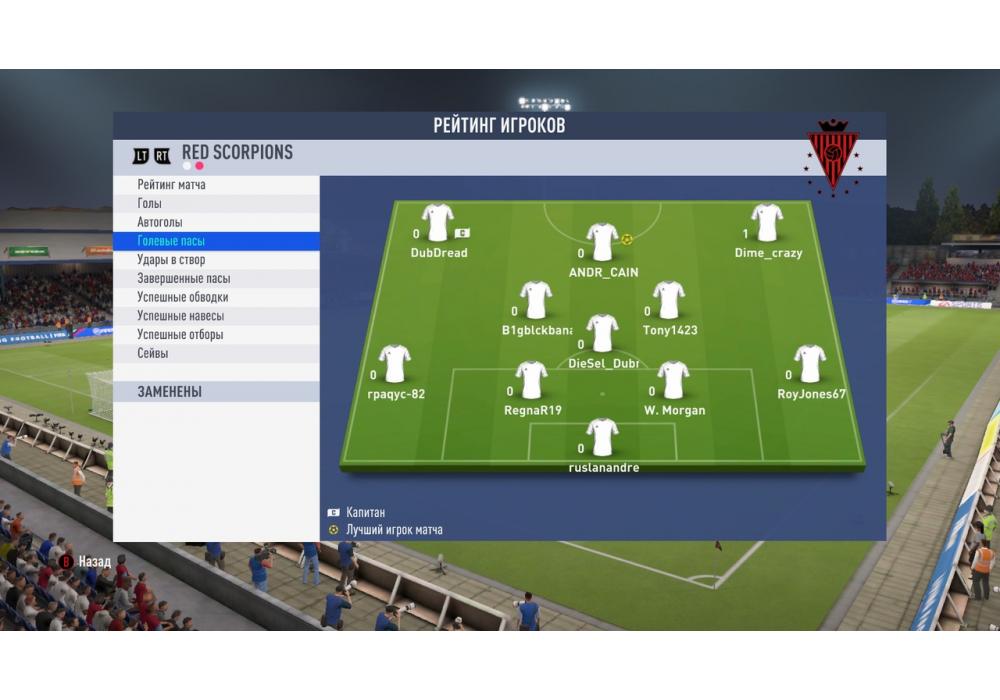This screenshot has height=700, width=1000.
Task: Choose Успешные обводки in the list
Action: click(x=183, y=297)
